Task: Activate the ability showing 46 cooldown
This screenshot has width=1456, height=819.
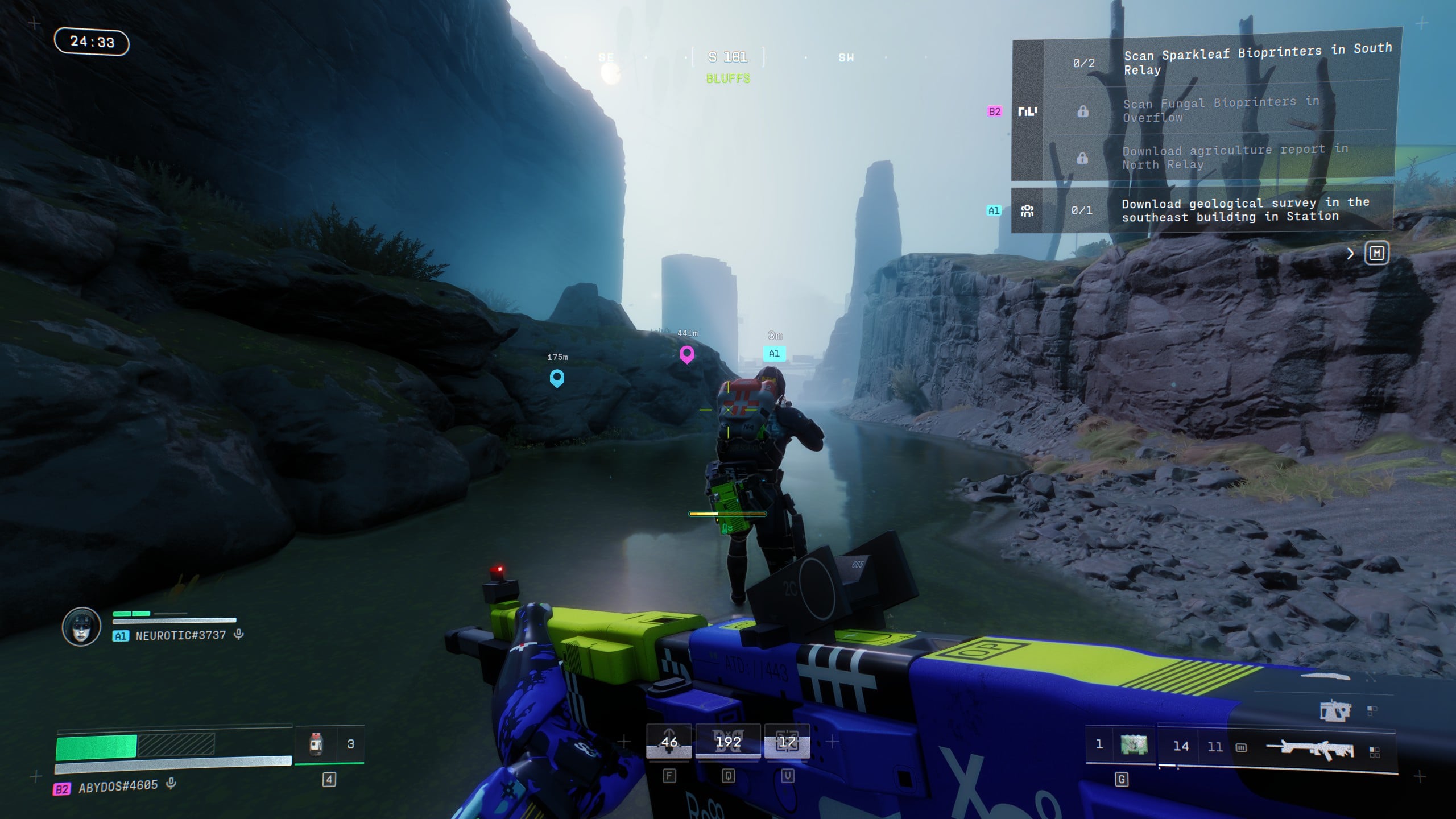Action: click(669, 742)
